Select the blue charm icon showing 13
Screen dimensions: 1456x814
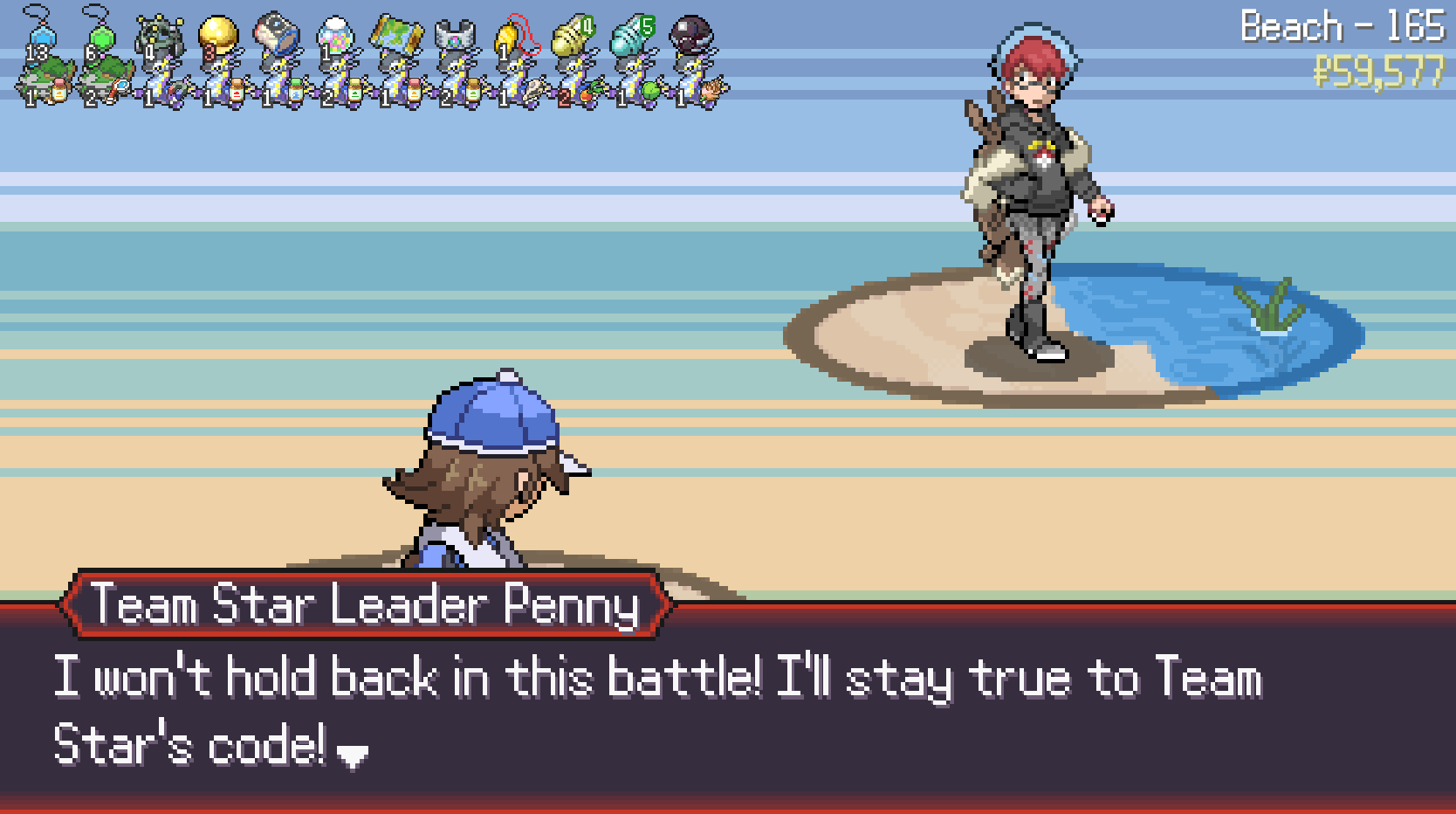tap(40, 37)
